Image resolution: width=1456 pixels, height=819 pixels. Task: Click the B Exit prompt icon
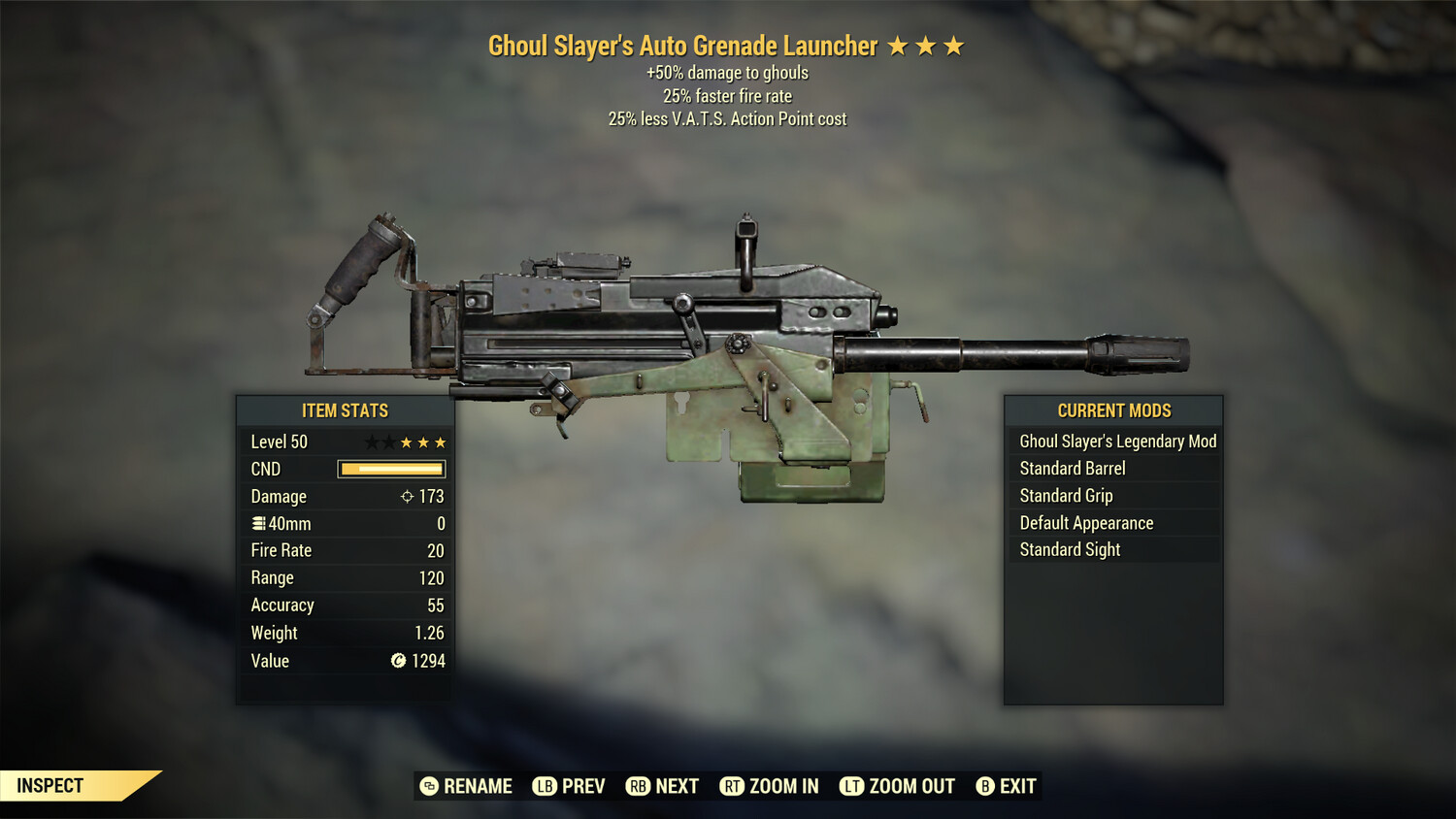click(x=986, y=786)
